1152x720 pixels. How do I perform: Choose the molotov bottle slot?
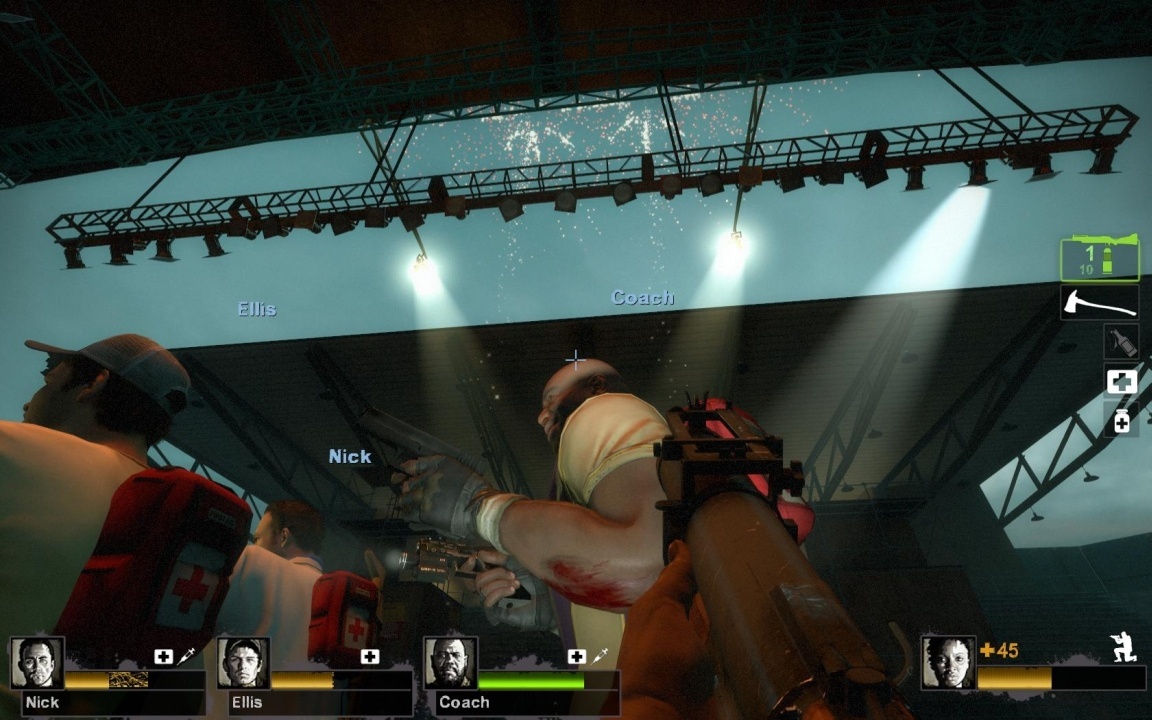(x=1121, y=341)
